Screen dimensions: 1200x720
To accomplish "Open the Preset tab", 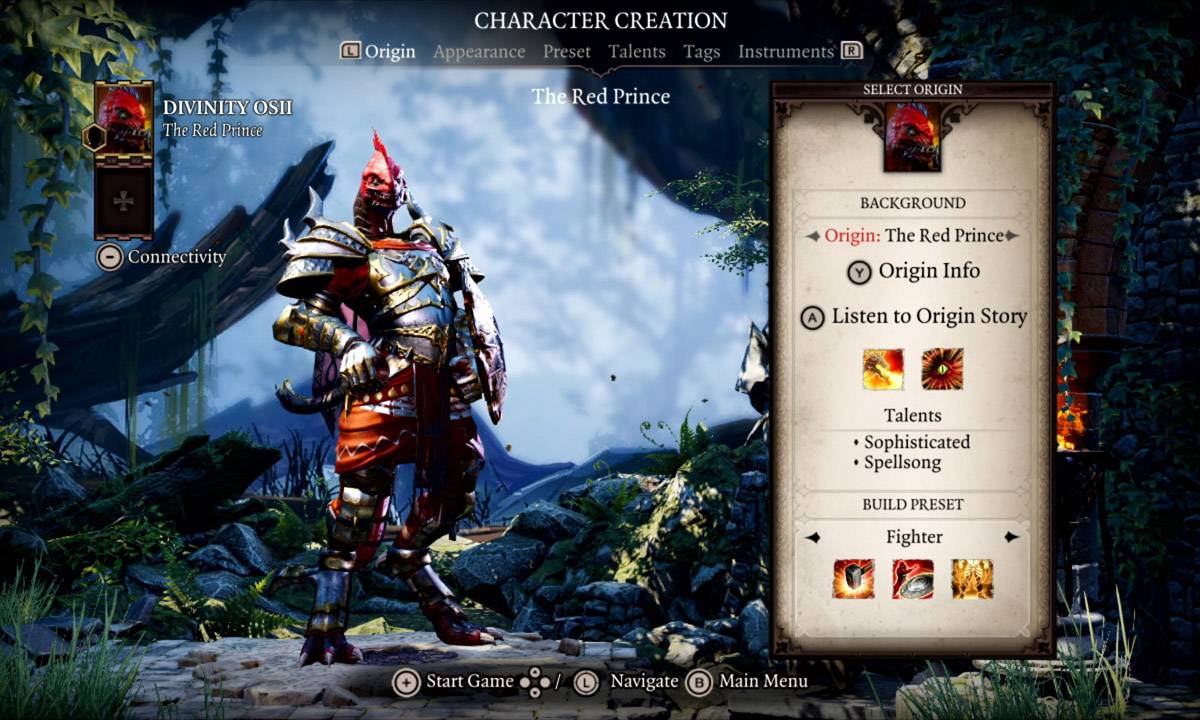I will pyautogui.click(x=567, y=52).
